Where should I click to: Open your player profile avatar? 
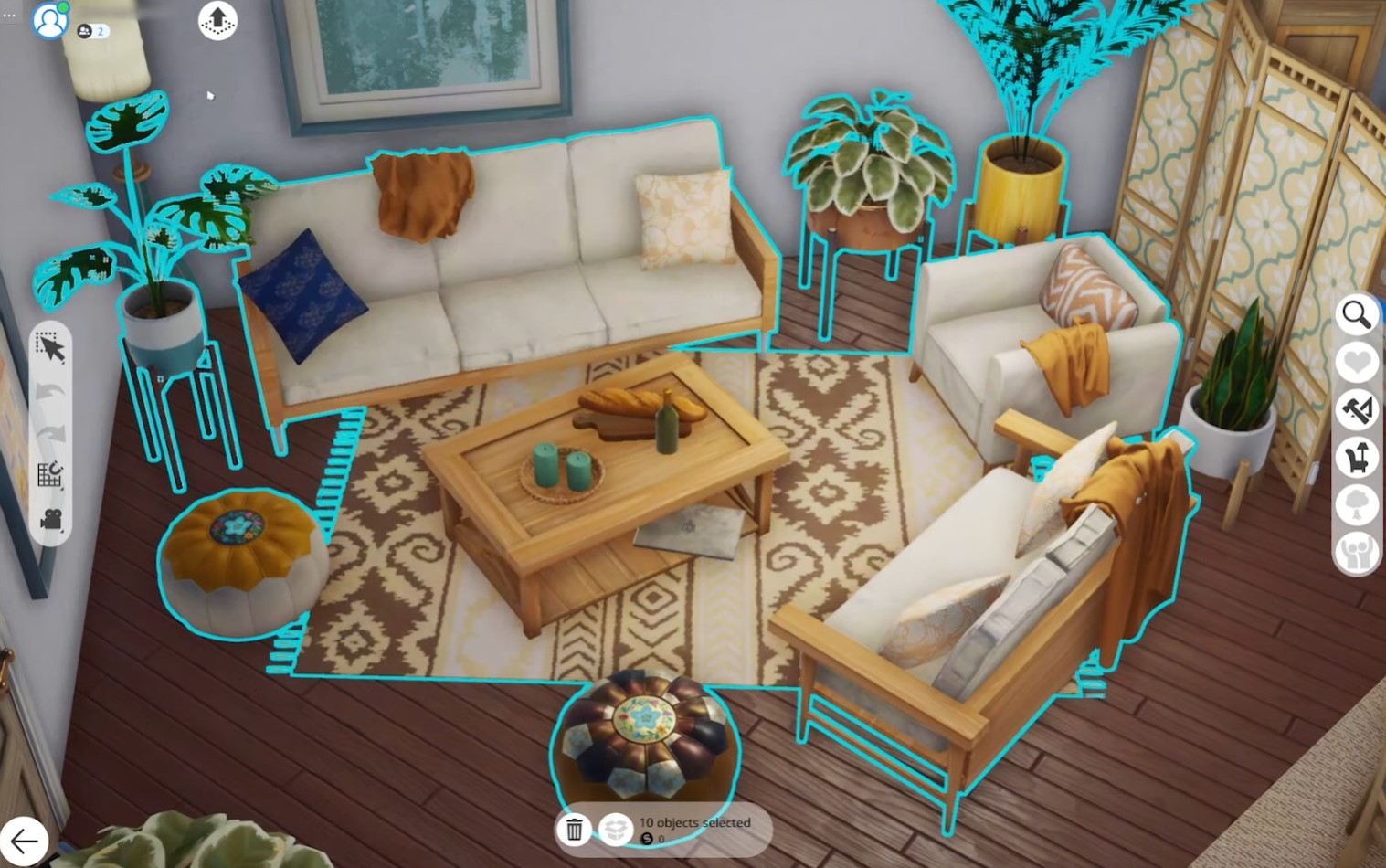49,21
